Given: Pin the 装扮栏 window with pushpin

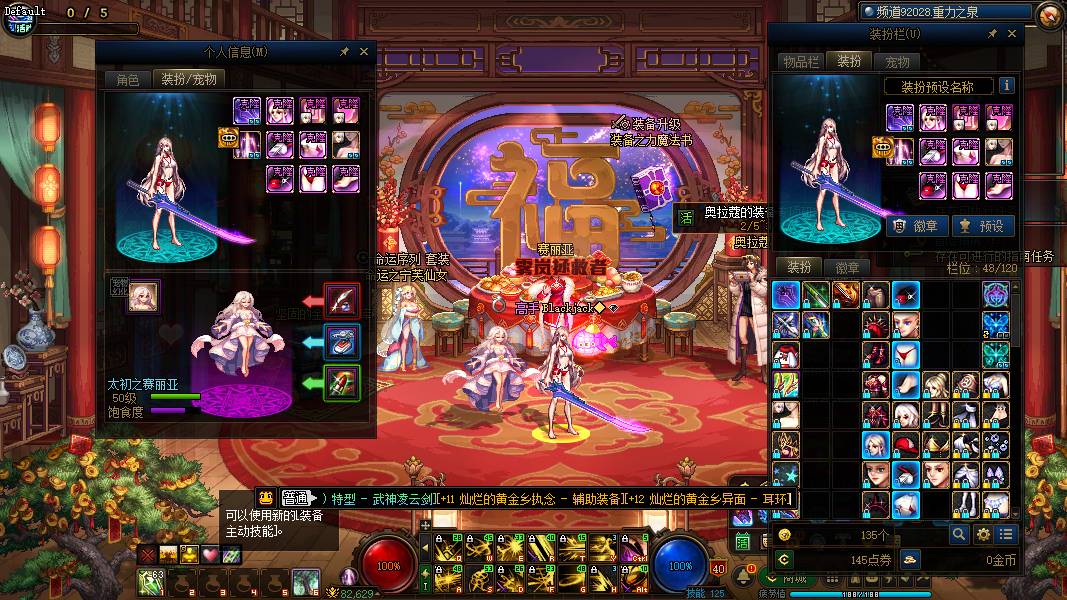Looking at the screenshot, I should (993, 34).
